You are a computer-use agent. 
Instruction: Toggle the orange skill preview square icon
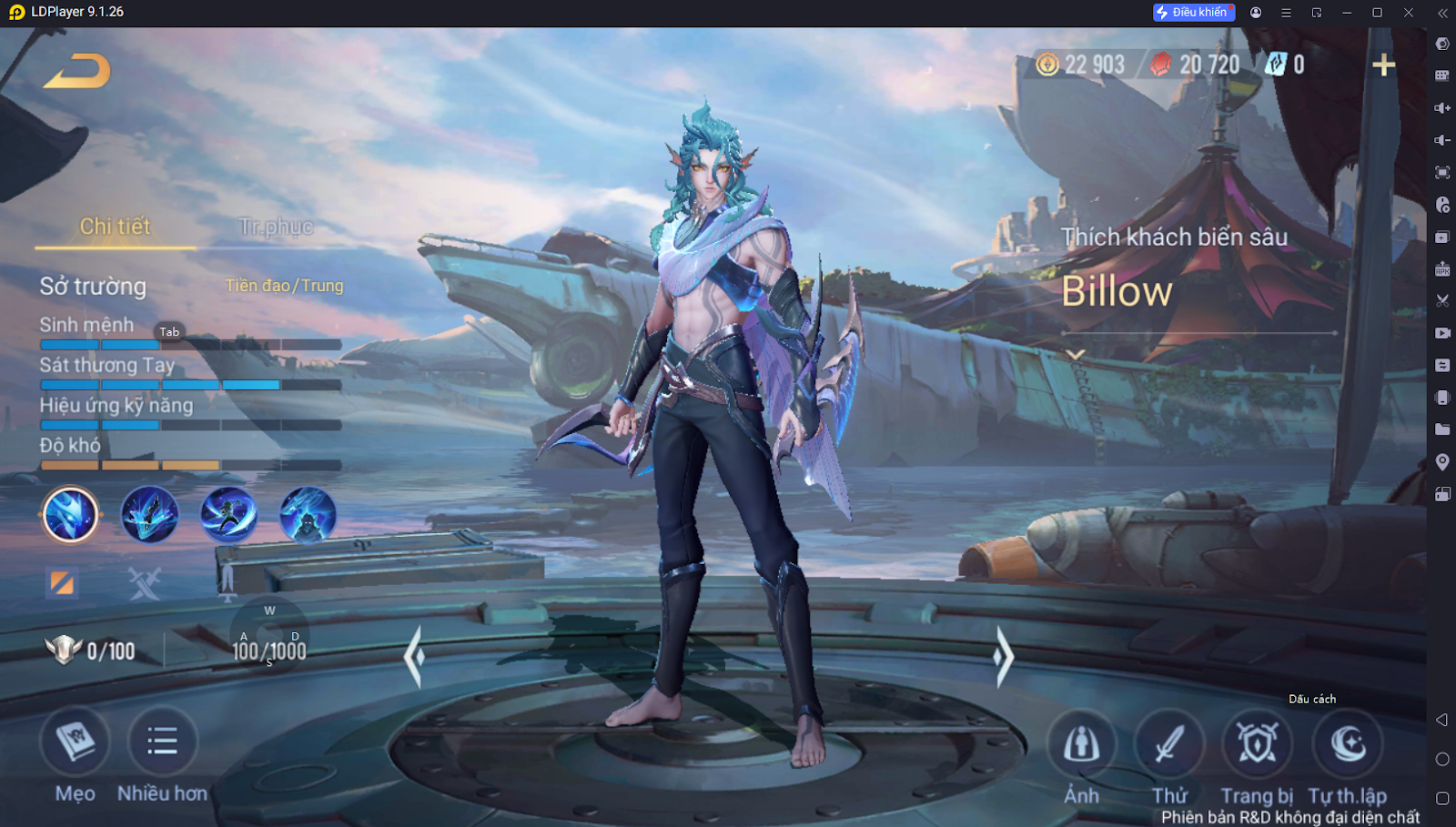coord(60,582)
